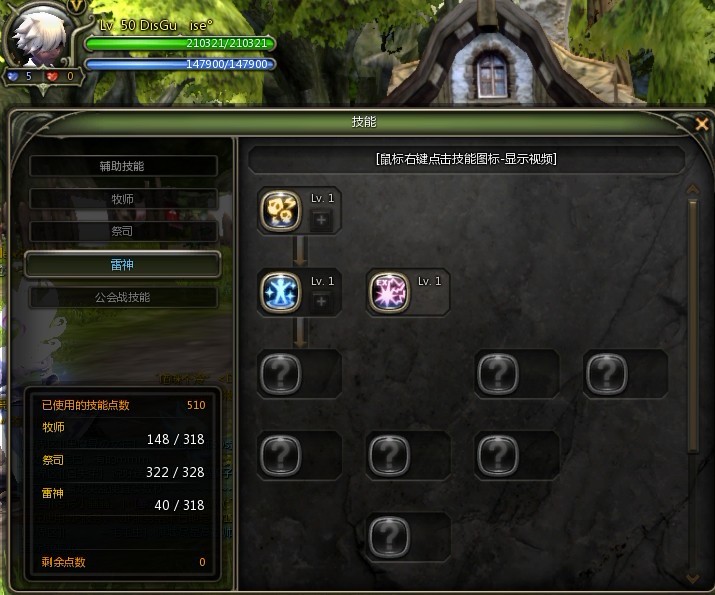Switch to the 辅助技能 tab
Screen dimensions: 715x595
tap(122, 166)
